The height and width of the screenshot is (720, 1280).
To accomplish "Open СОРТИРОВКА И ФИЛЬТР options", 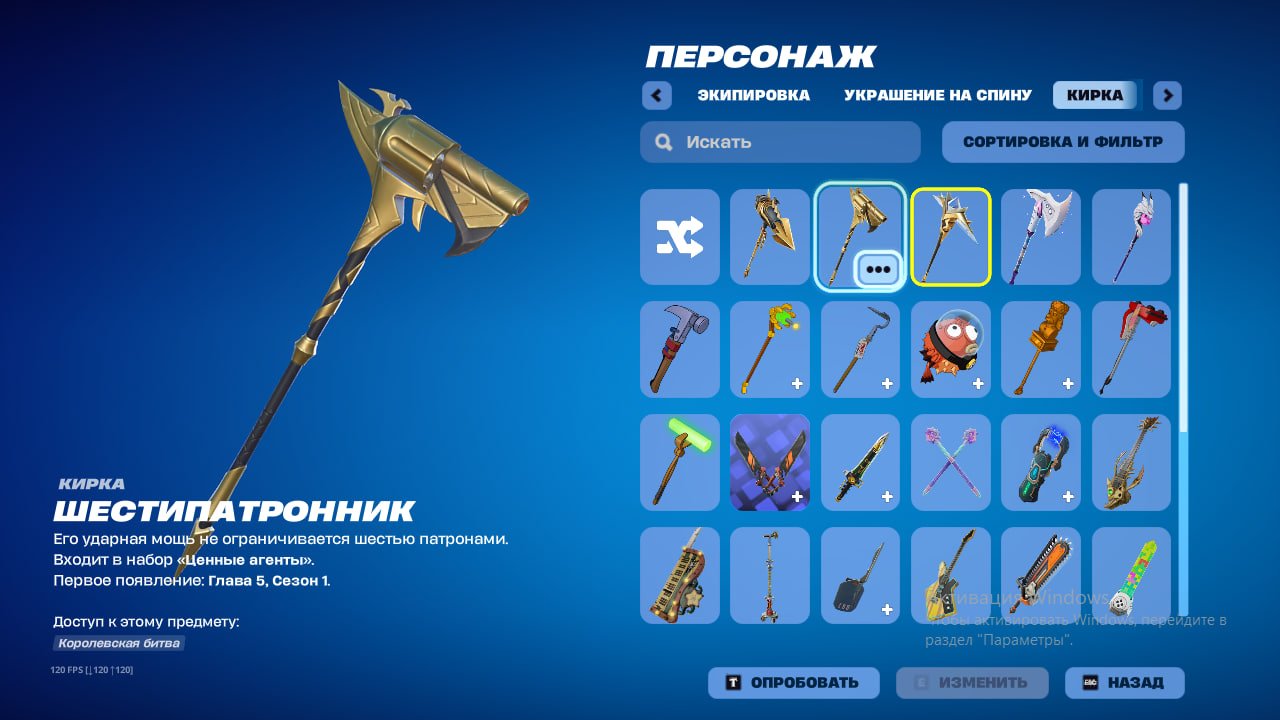I will 1061,141.
